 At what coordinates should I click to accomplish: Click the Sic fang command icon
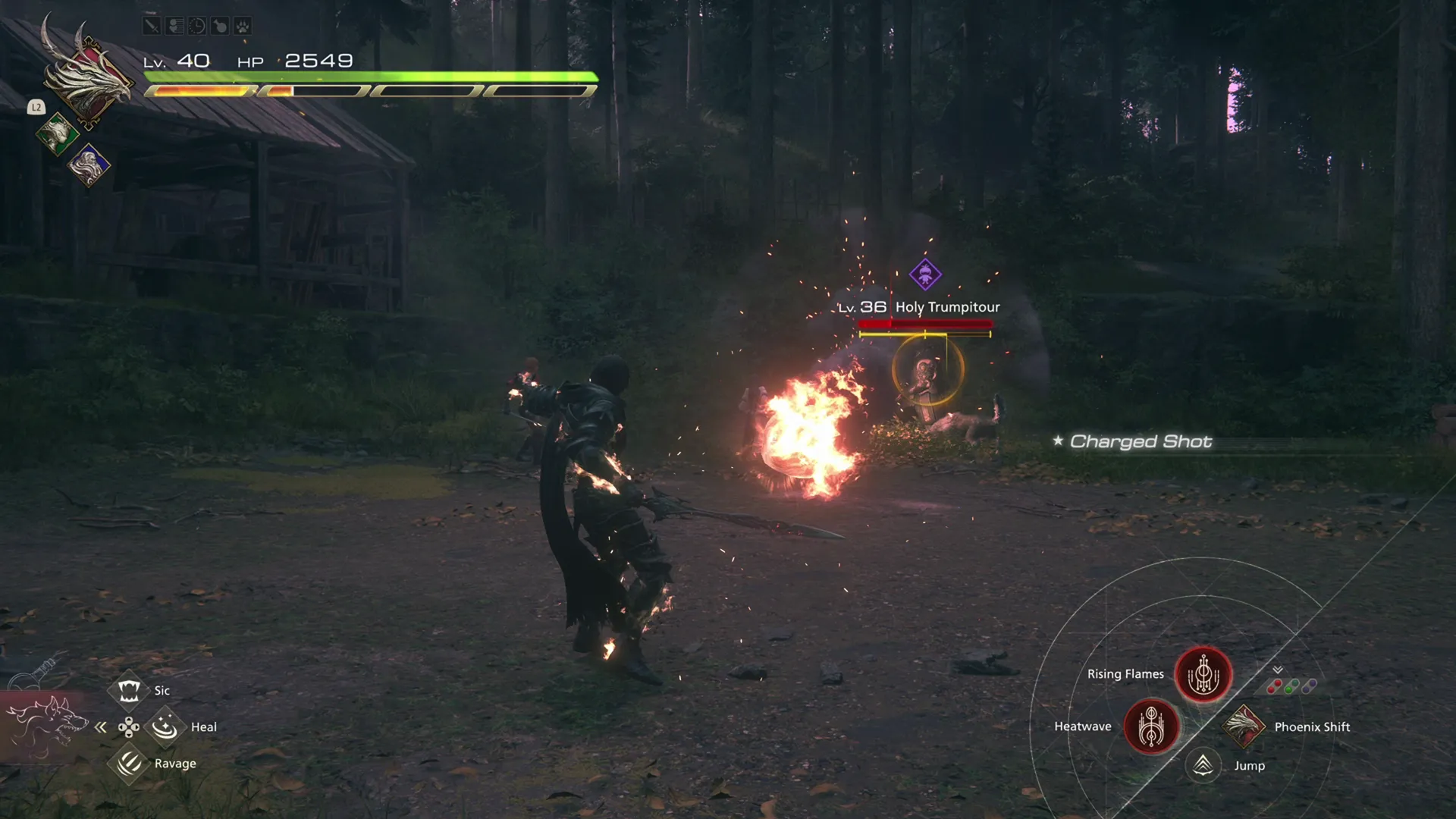130,689
